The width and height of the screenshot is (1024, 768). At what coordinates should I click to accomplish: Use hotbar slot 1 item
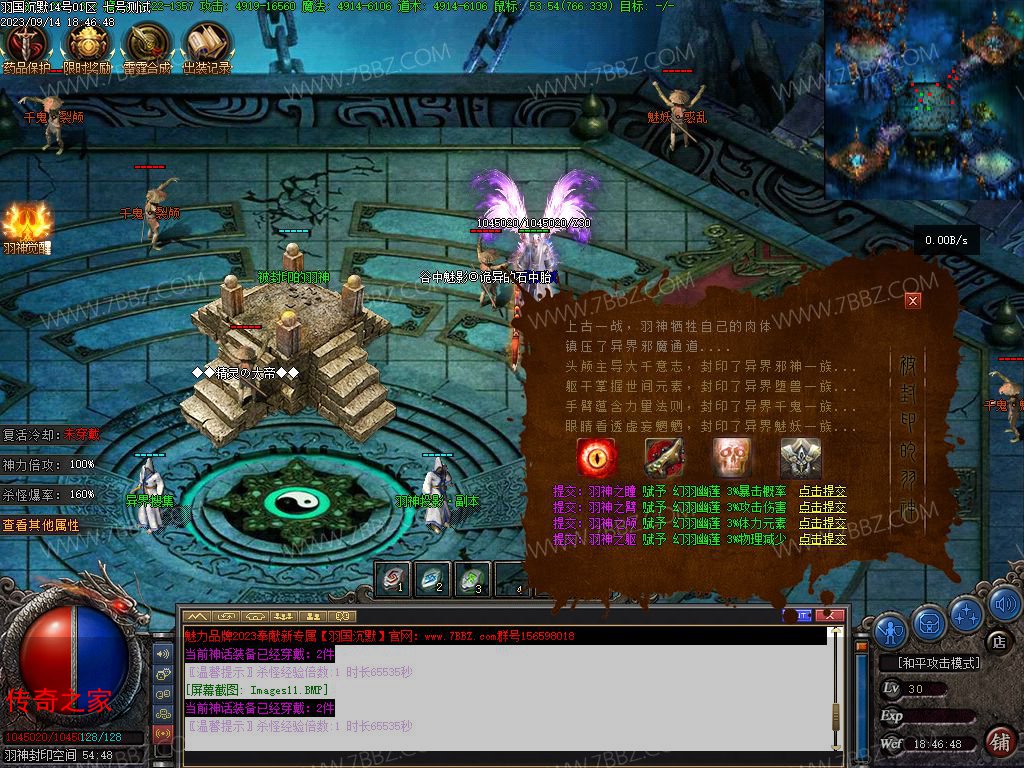click(395, 579)
